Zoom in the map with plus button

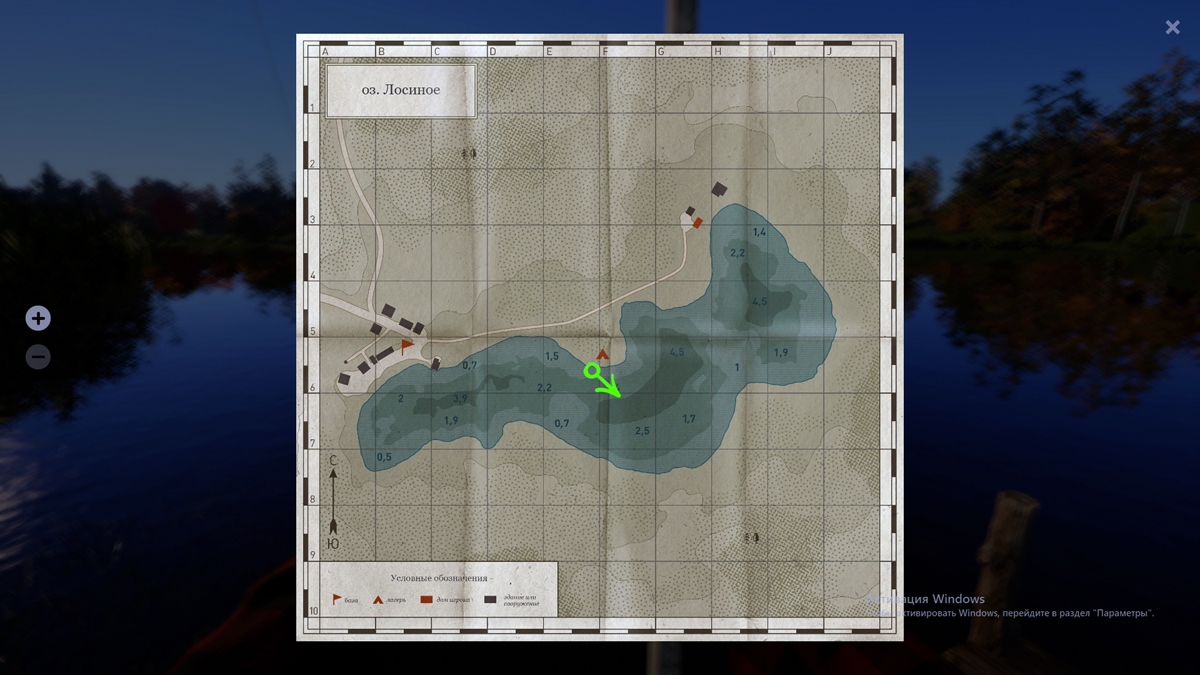pyautogui.click(x=38, y=319)
